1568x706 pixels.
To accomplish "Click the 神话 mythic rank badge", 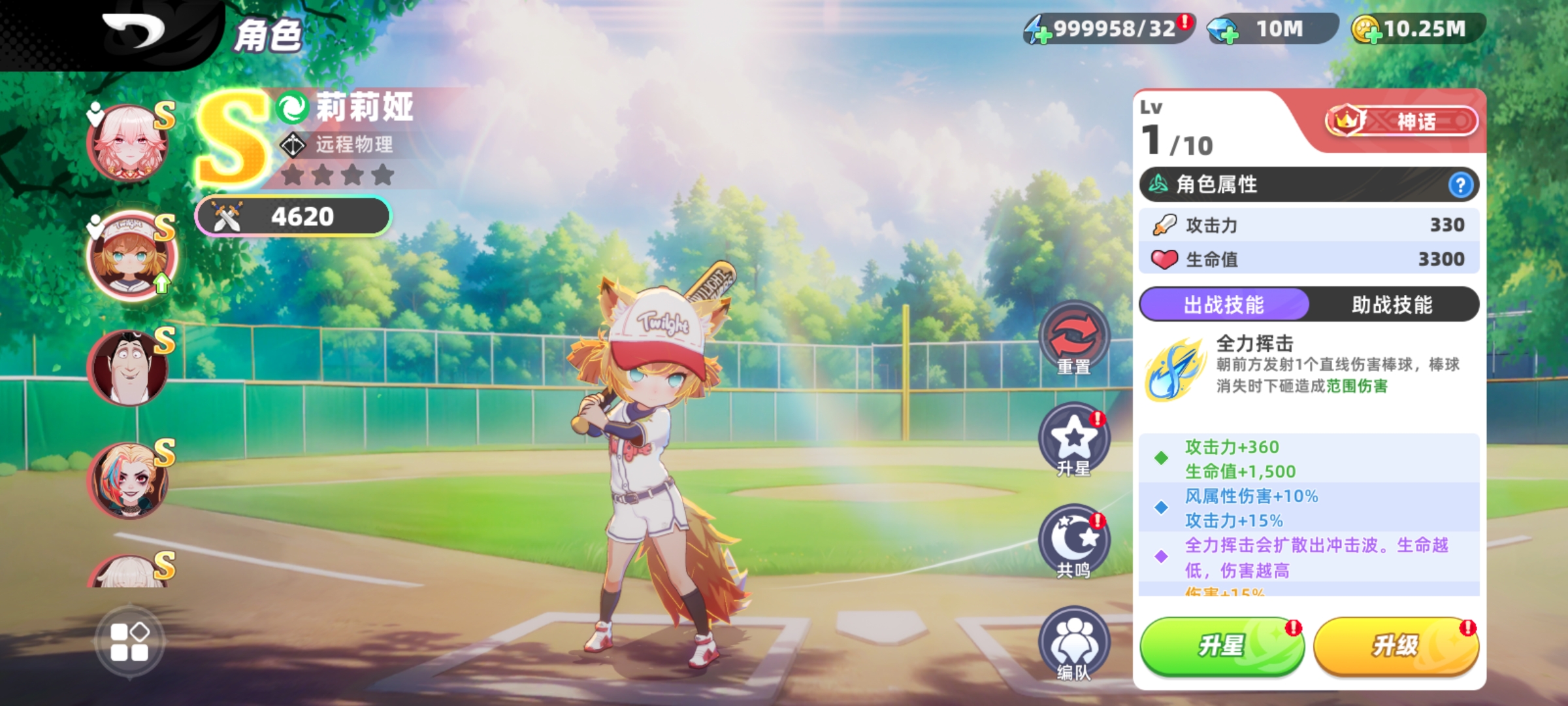I will [1401, 121].
